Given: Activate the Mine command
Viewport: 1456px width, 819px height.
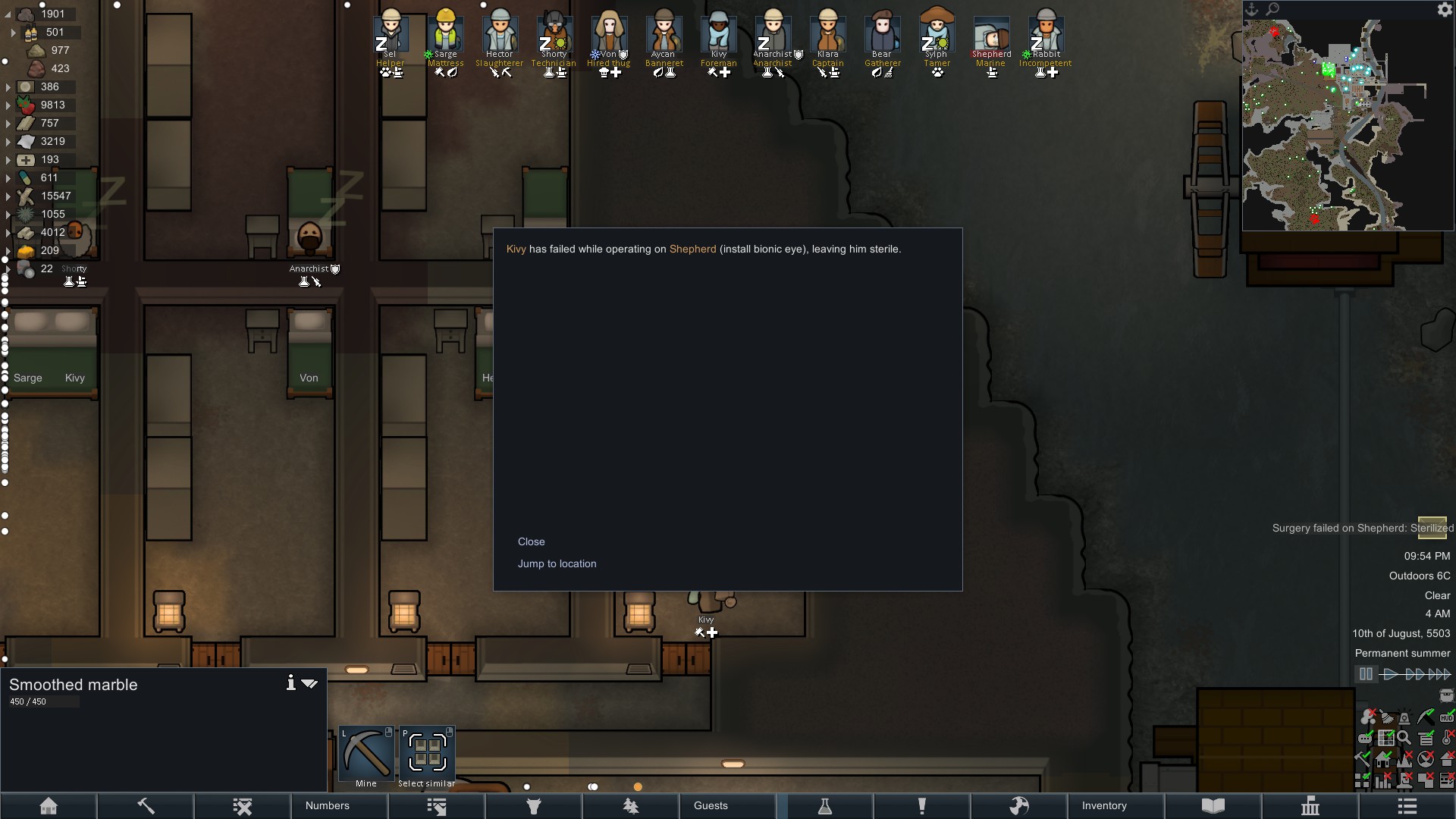Looking at the screenshot, I should pyautogui.click(x=366, y=755).
